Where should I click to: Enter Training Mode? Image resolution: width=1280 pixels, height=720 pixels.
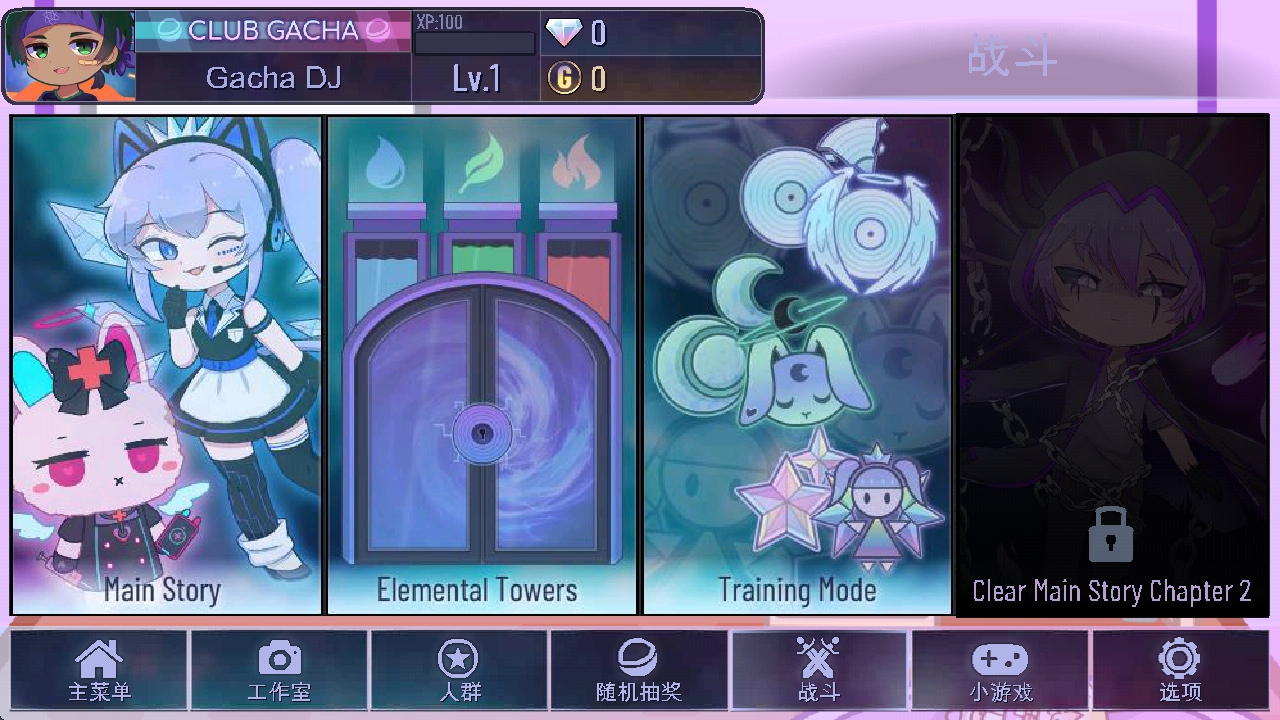point(797,365)
